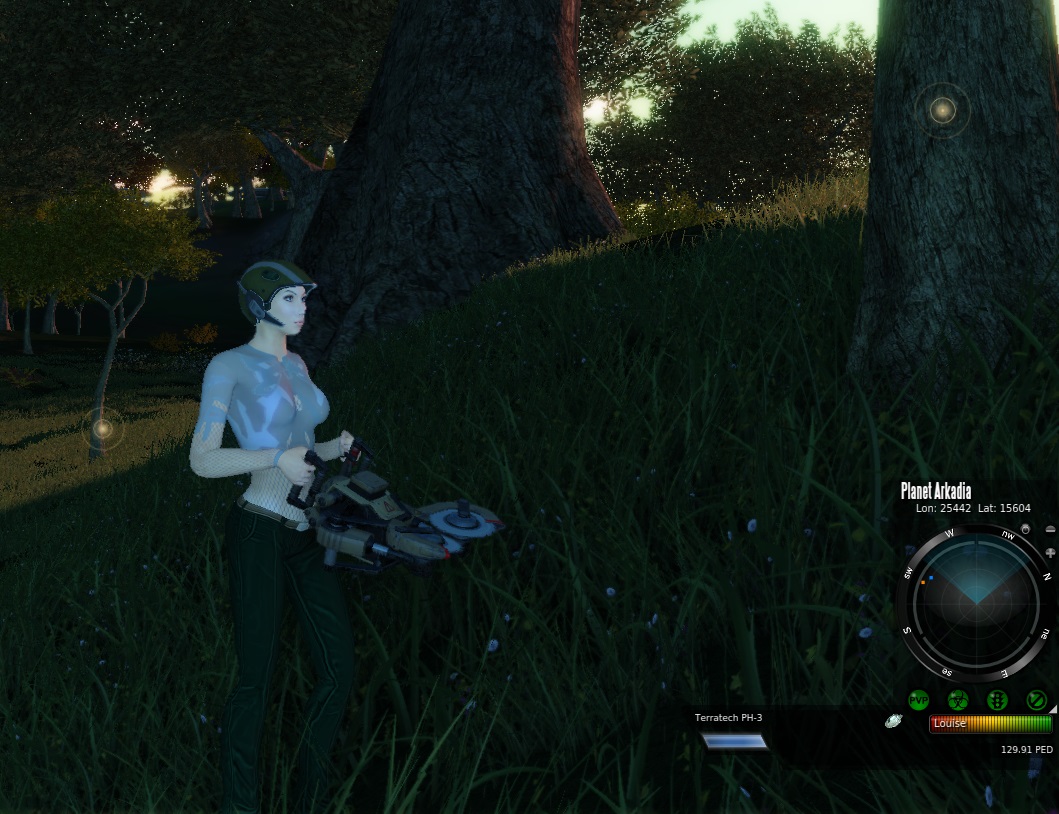Click the small ring icon above the radar

(x=1024, y=528)
